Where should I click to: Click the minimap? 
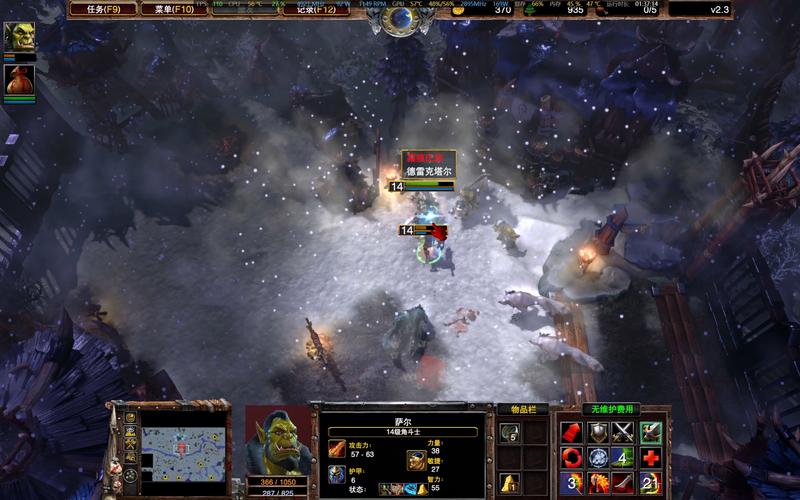pyautogui.click(x=181, y=450)
